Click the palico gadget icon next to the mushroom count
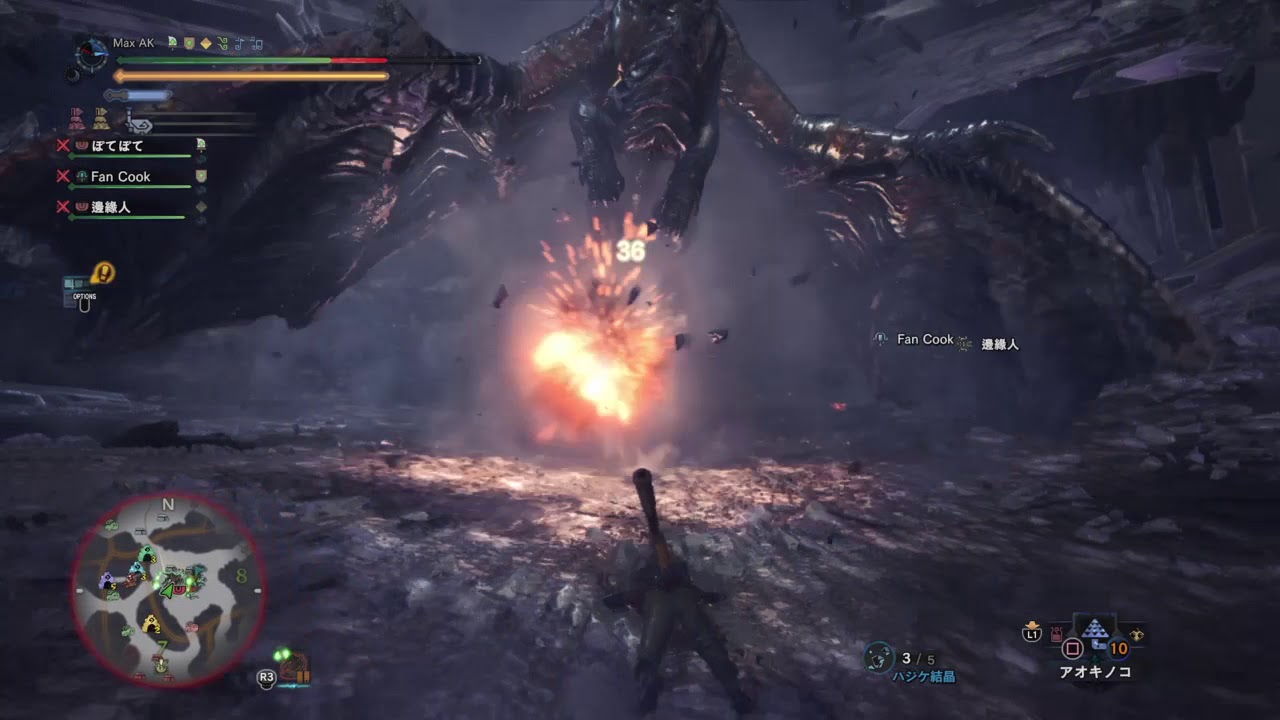Viewport: 1280px width, 720px height. pyautogui.click(x=1137, y=634)
